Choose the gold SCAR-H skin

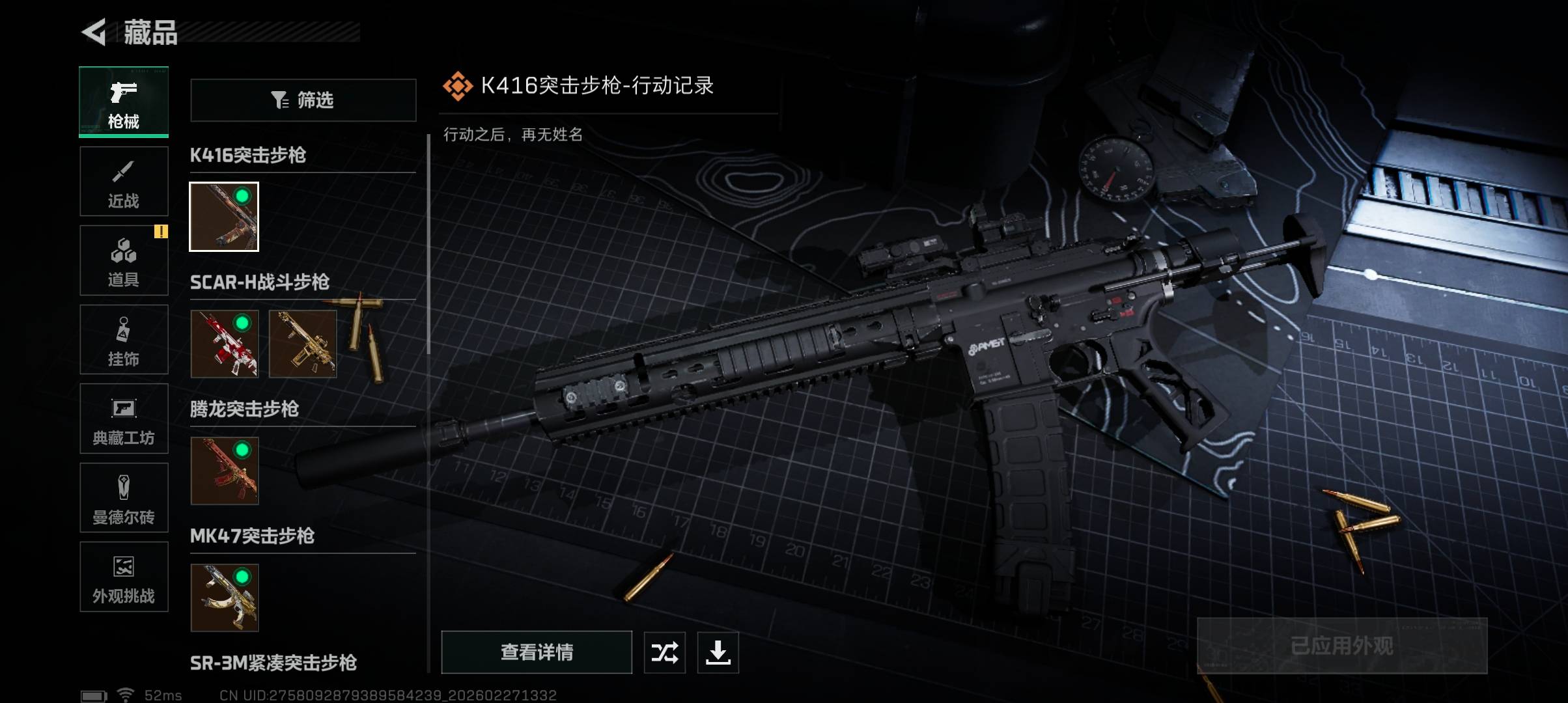click(x=303, y=344)
